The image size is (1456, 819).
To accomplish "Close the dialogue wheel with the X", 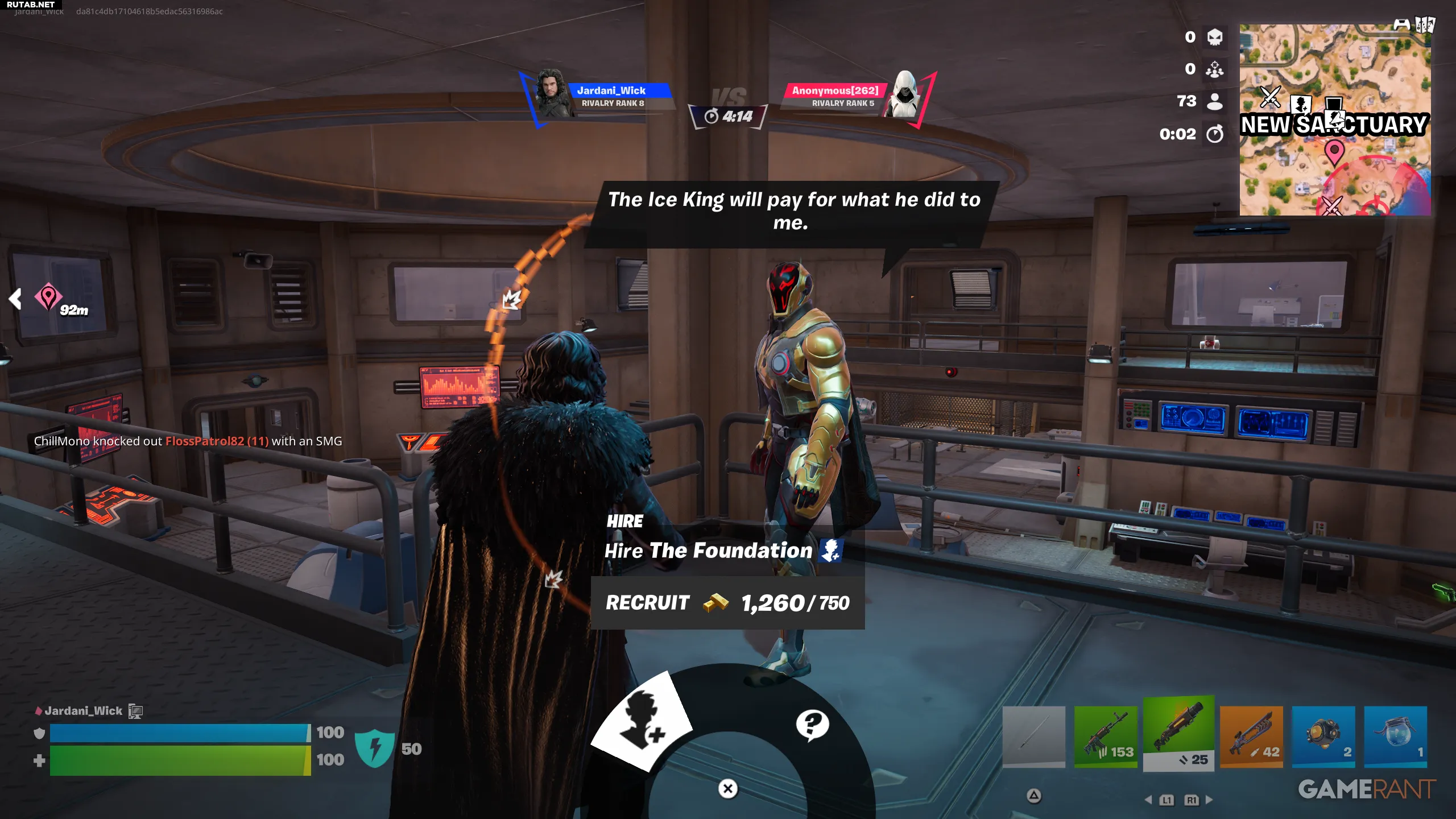I will coord(728,789).
